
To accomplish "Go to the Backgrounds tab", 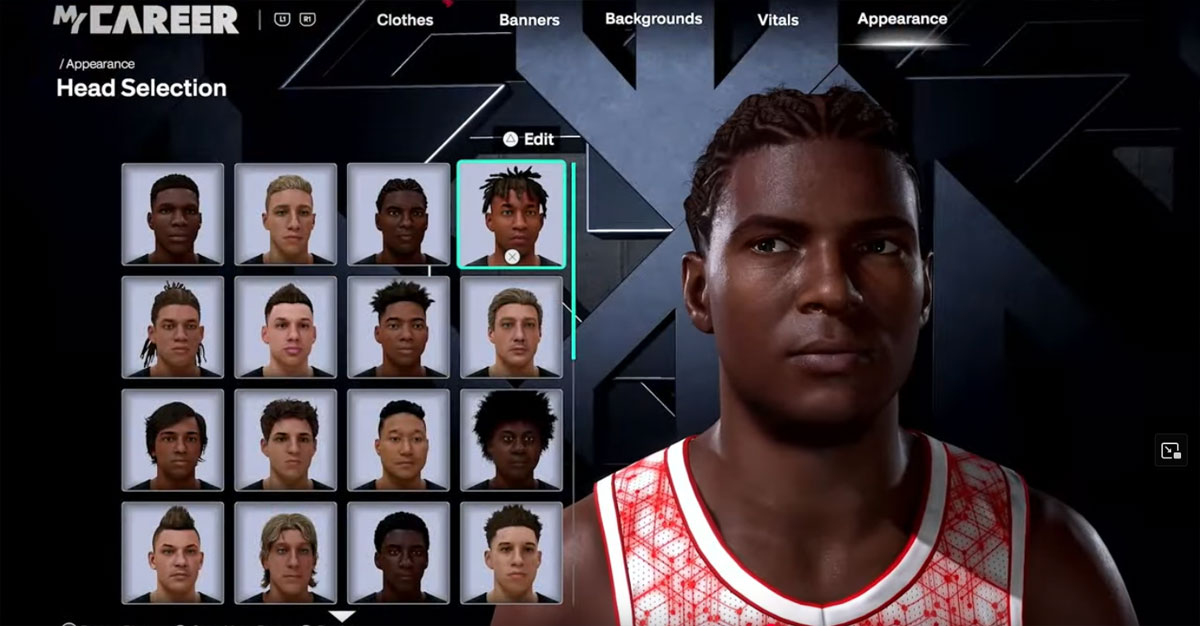I will (653, 19).
